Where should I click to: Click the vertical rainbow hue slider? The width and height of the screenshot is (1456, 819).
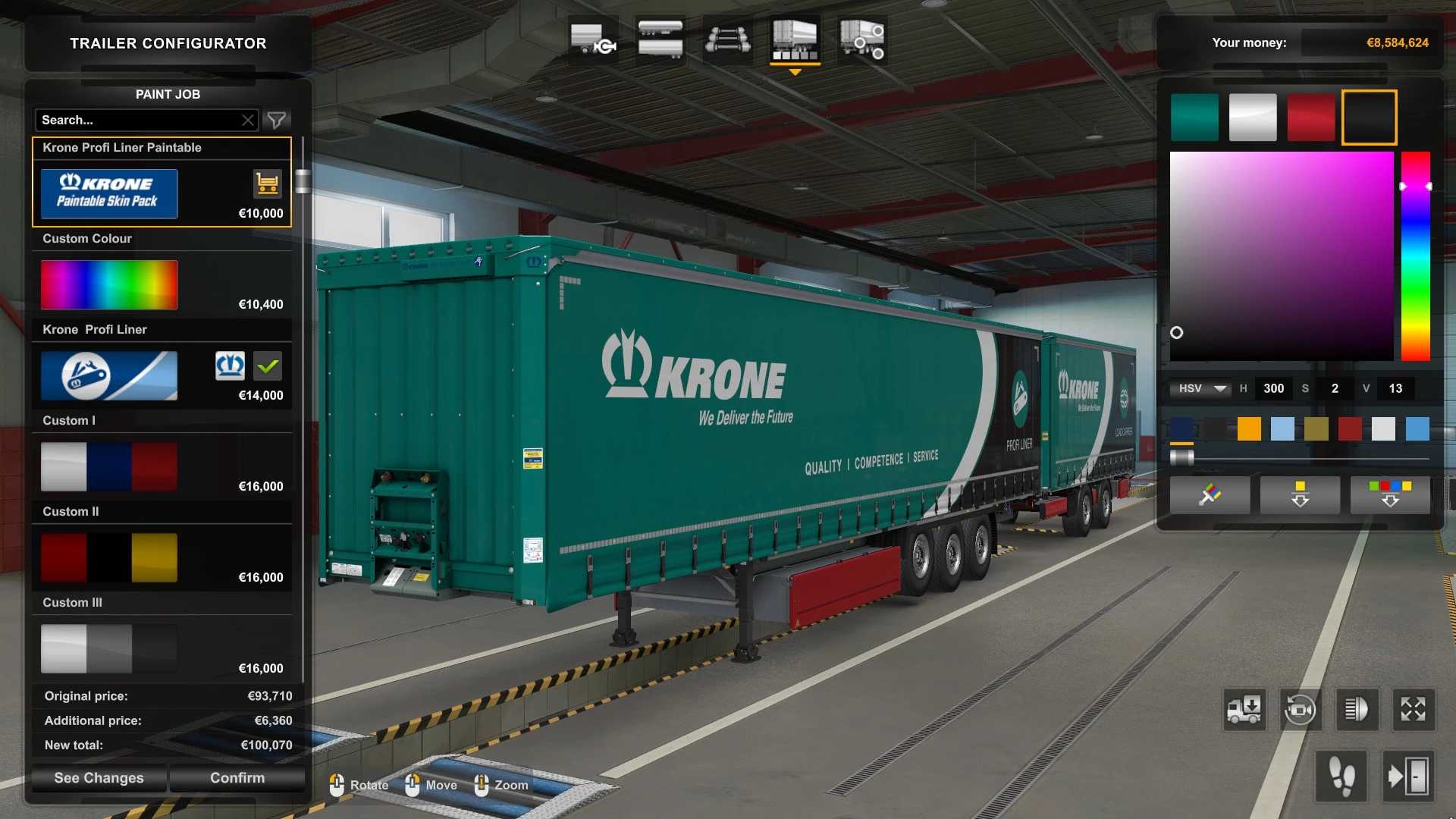click(1415, 256)
